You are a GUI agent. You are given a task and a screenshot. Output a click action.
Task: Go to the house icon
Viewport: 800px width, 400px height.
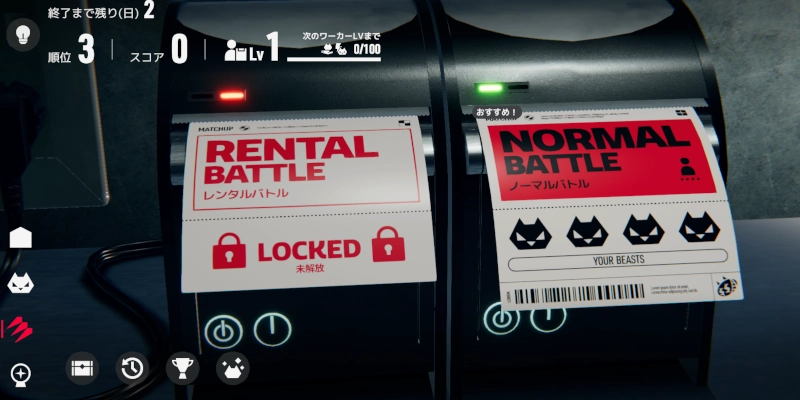click(x=21, y=238)
